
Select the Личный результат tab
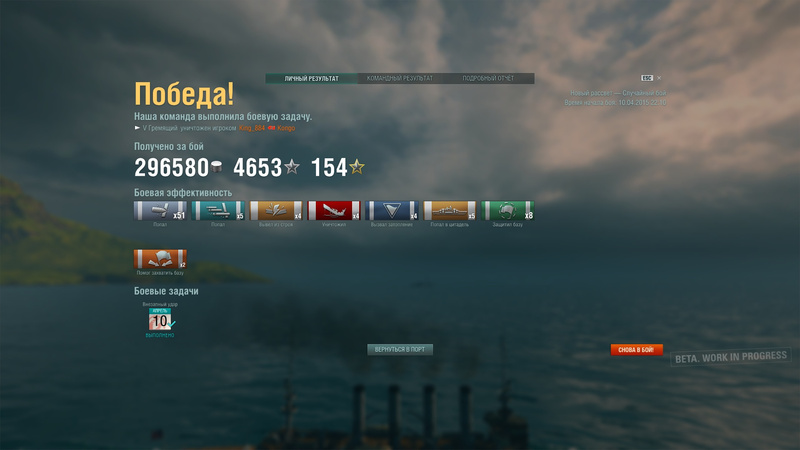point(311,78)
